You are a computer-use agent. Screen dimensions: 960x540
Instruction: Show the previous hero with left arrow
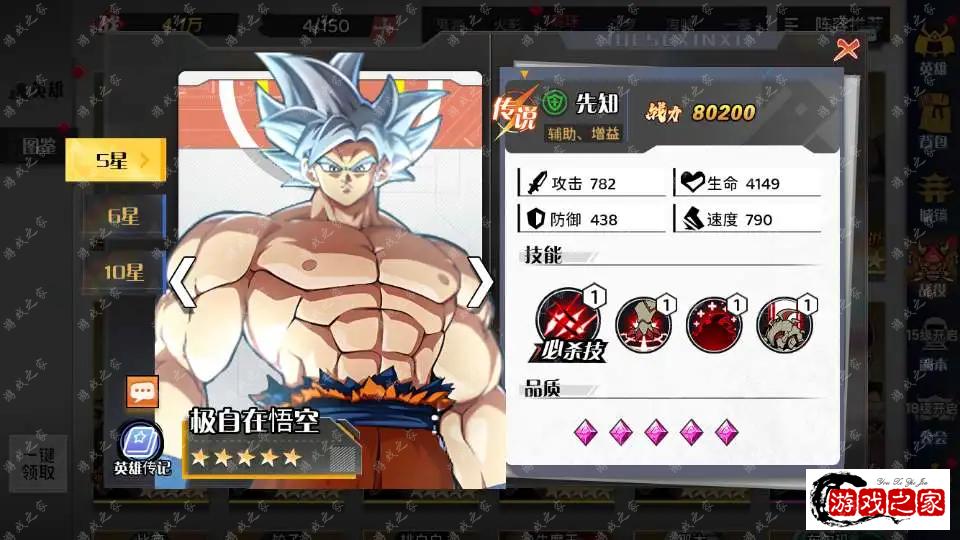click(x=181, y=283)
